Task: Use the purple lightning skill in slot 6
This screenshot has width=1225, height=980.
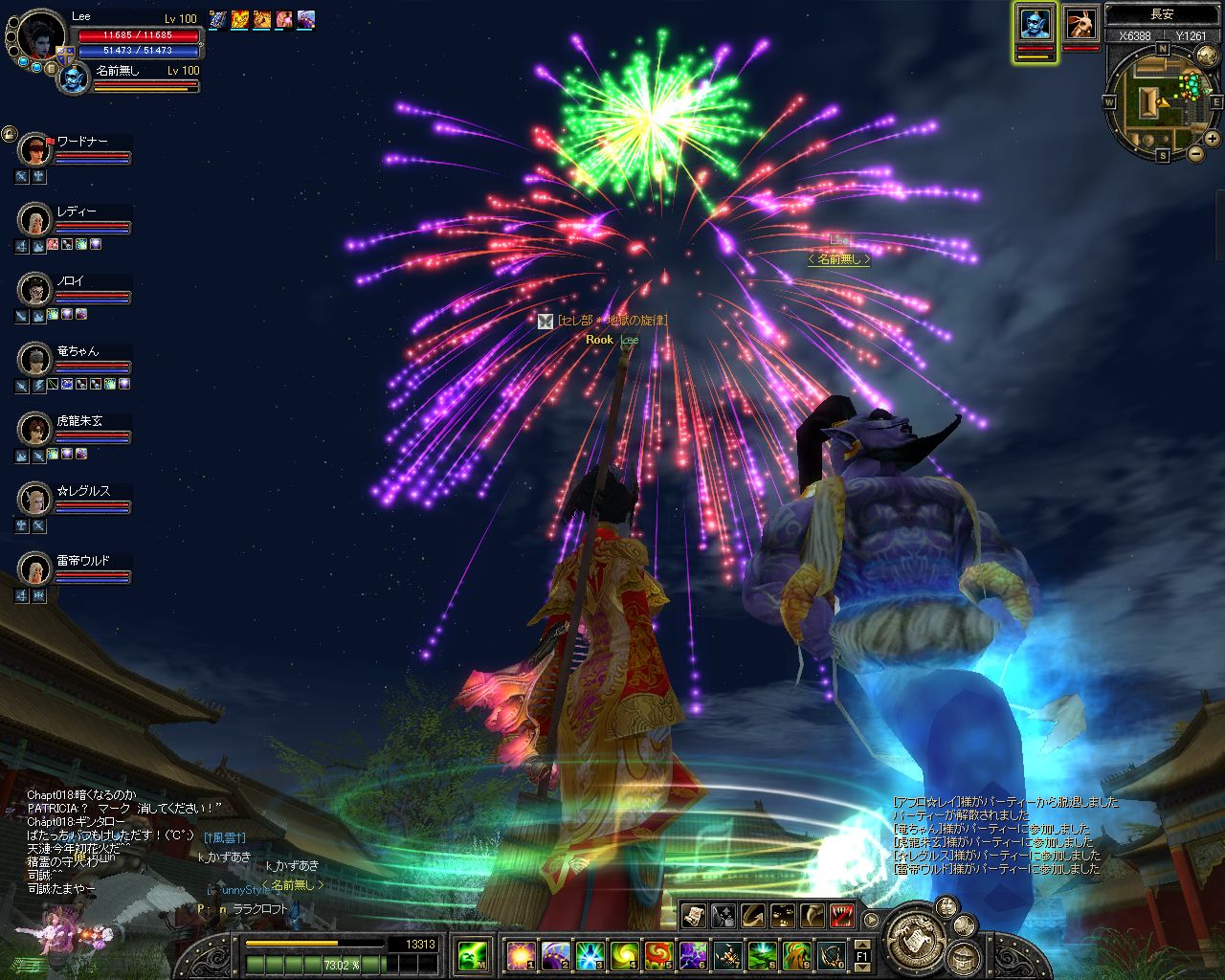Action: [692, 954]
